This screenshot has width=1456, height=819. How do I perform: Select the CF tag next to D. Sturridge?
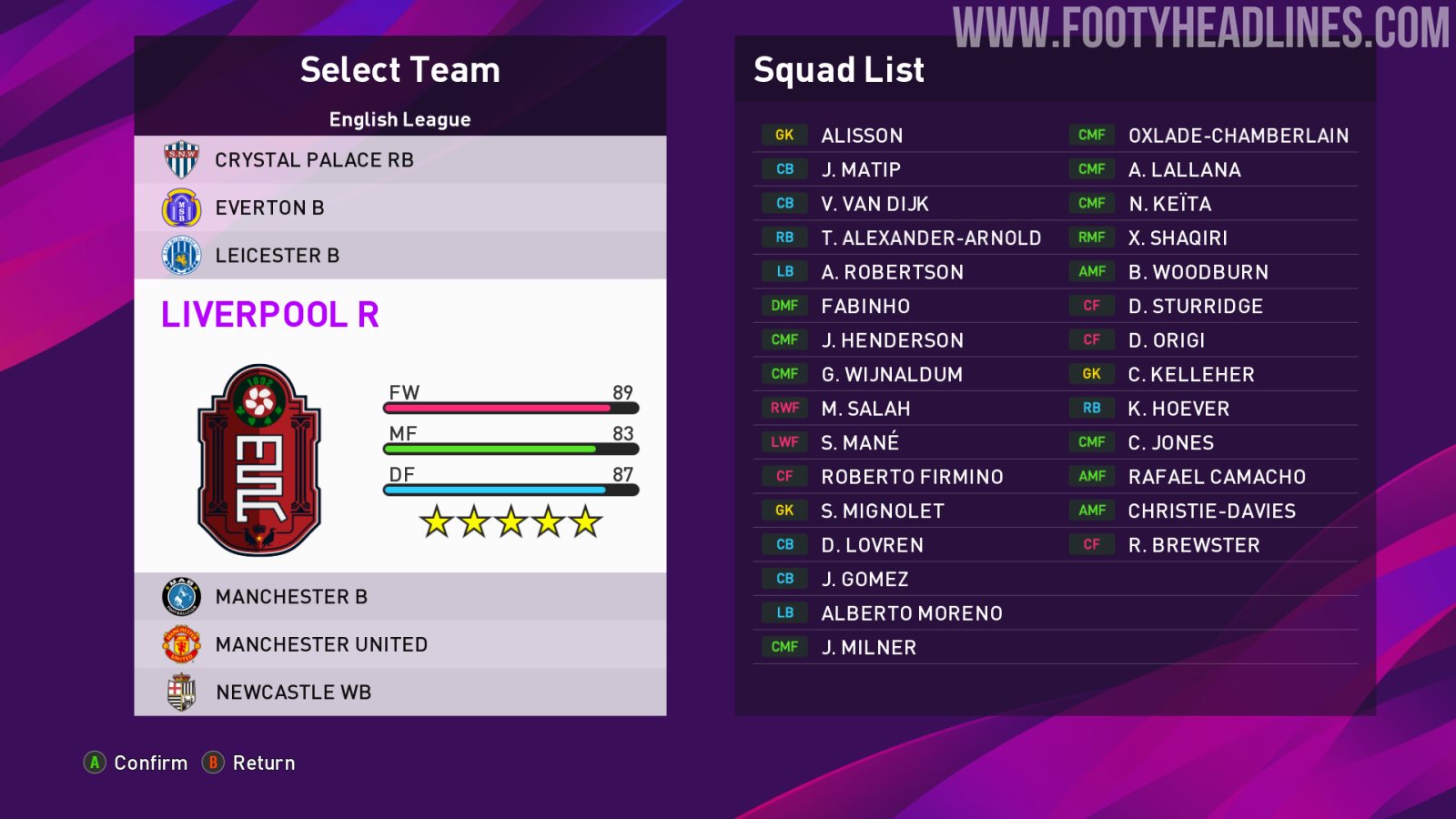point(1091,306)
